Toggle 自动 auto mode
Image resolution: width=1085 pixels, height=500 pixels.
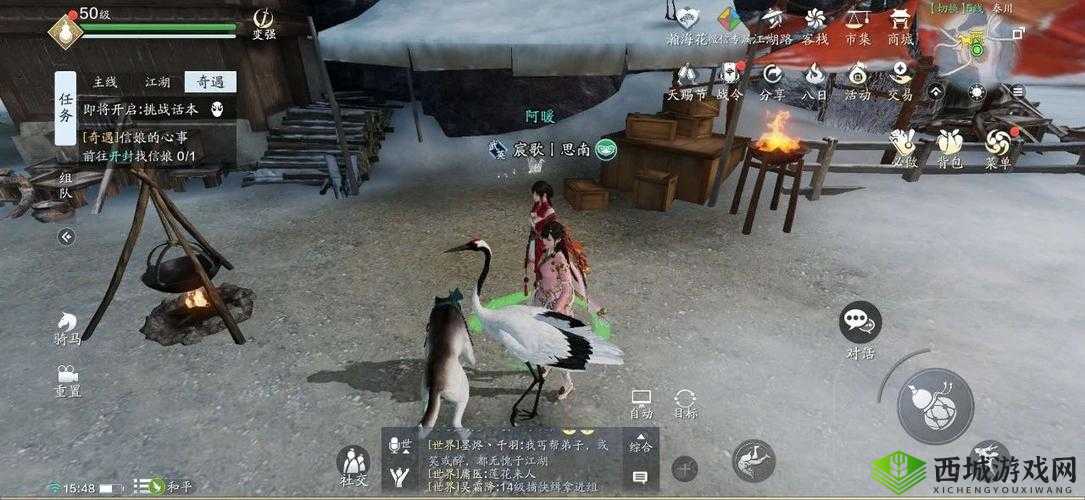(641, 404)
